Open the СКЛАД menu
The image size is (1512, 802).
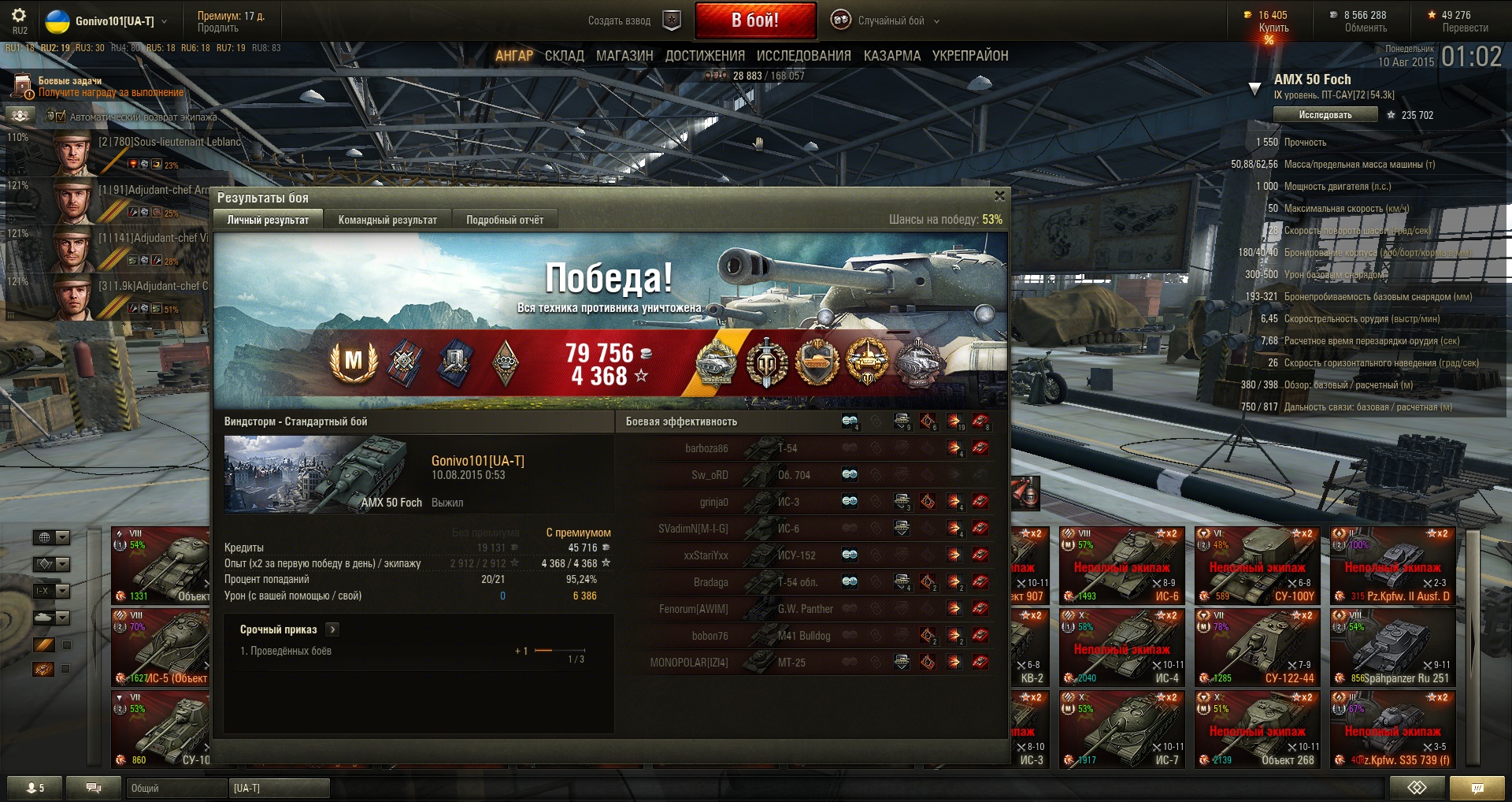(x=564, y=56)
